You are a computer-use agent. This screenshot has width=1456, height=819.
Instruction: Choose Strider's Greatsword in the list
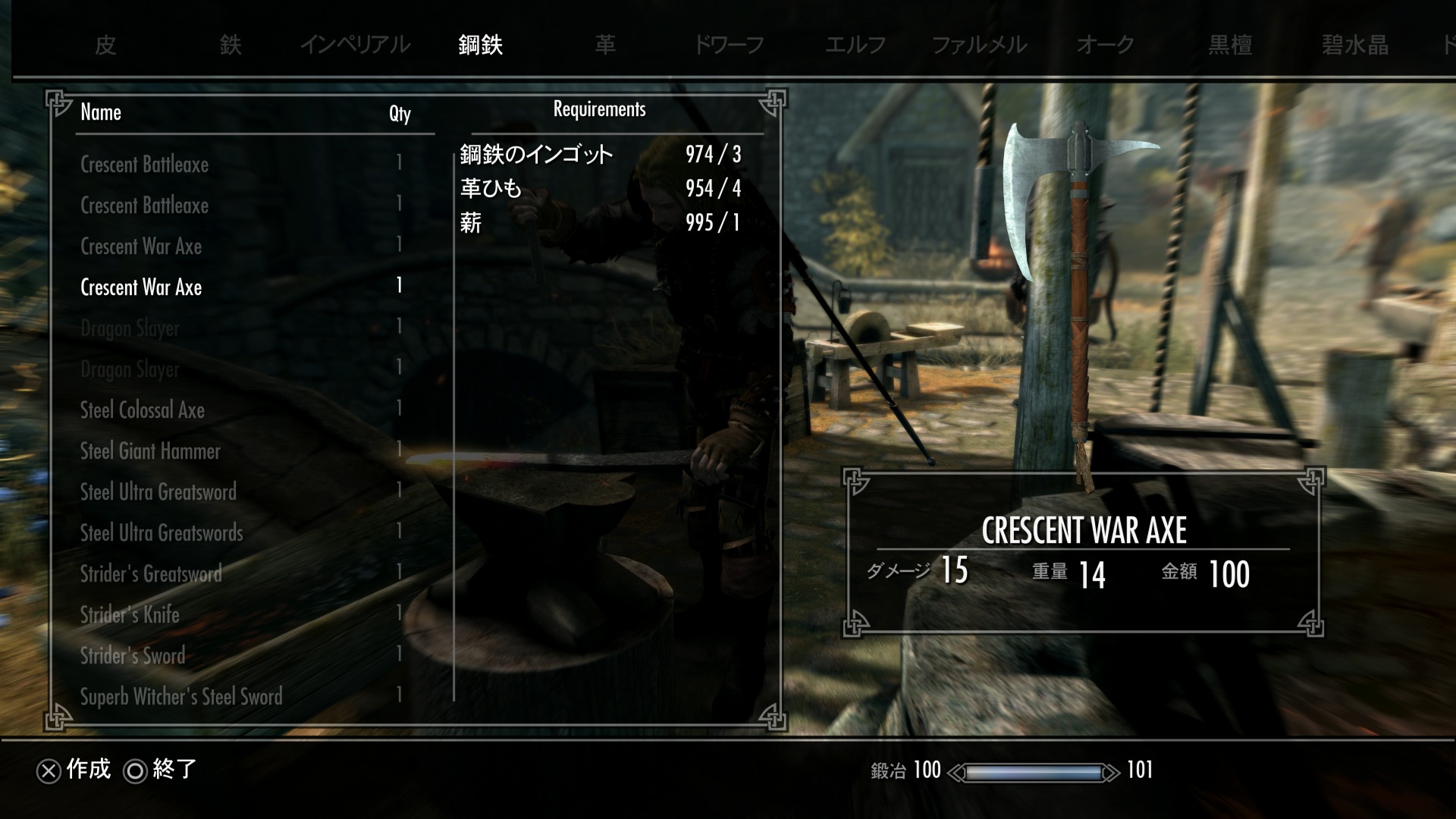[151, 574]
